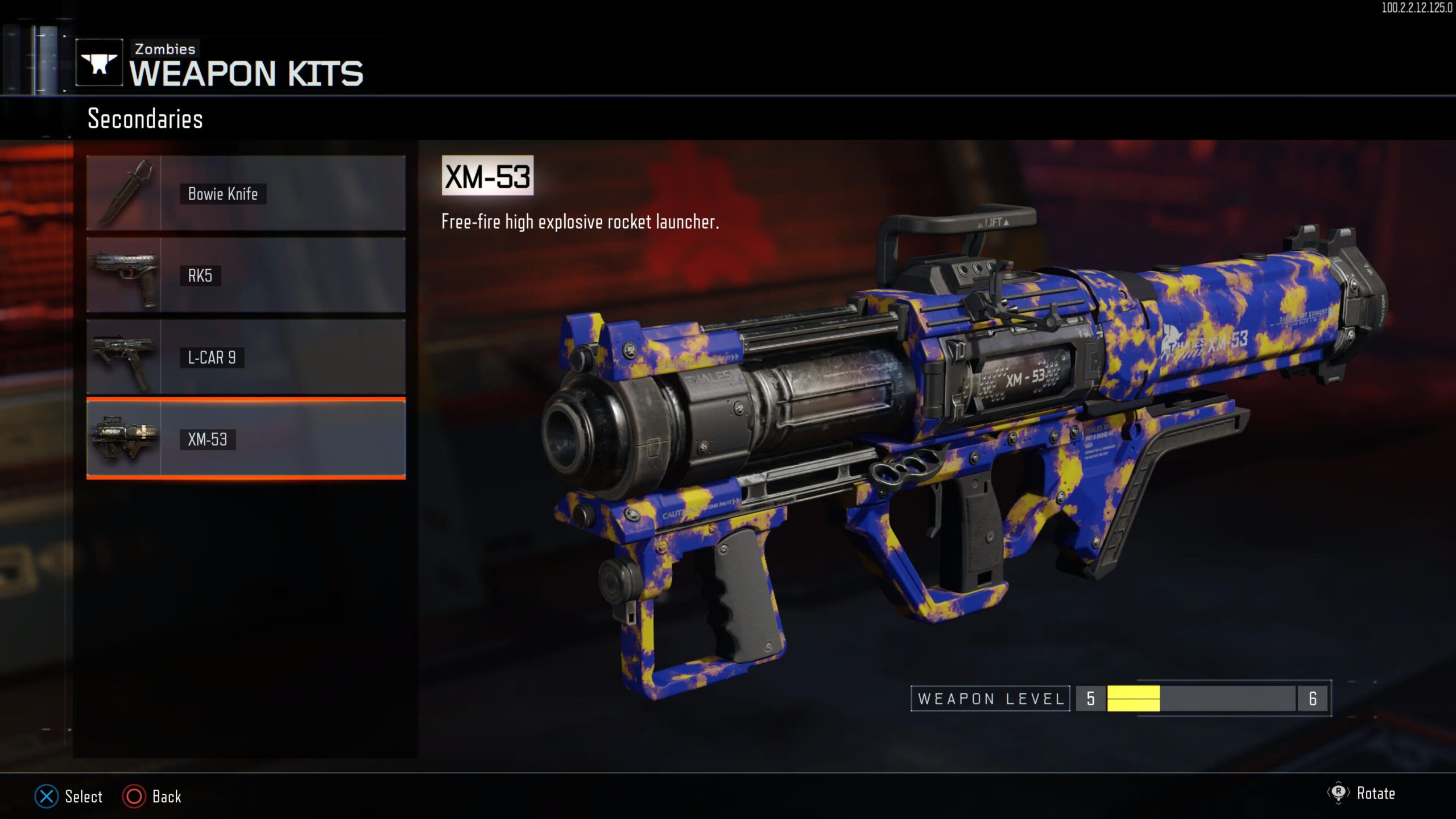Viewport: 1456px width, 819px height.
Task: Click the Zombies label above Weapon Kits
Action: tap(164, 48)
